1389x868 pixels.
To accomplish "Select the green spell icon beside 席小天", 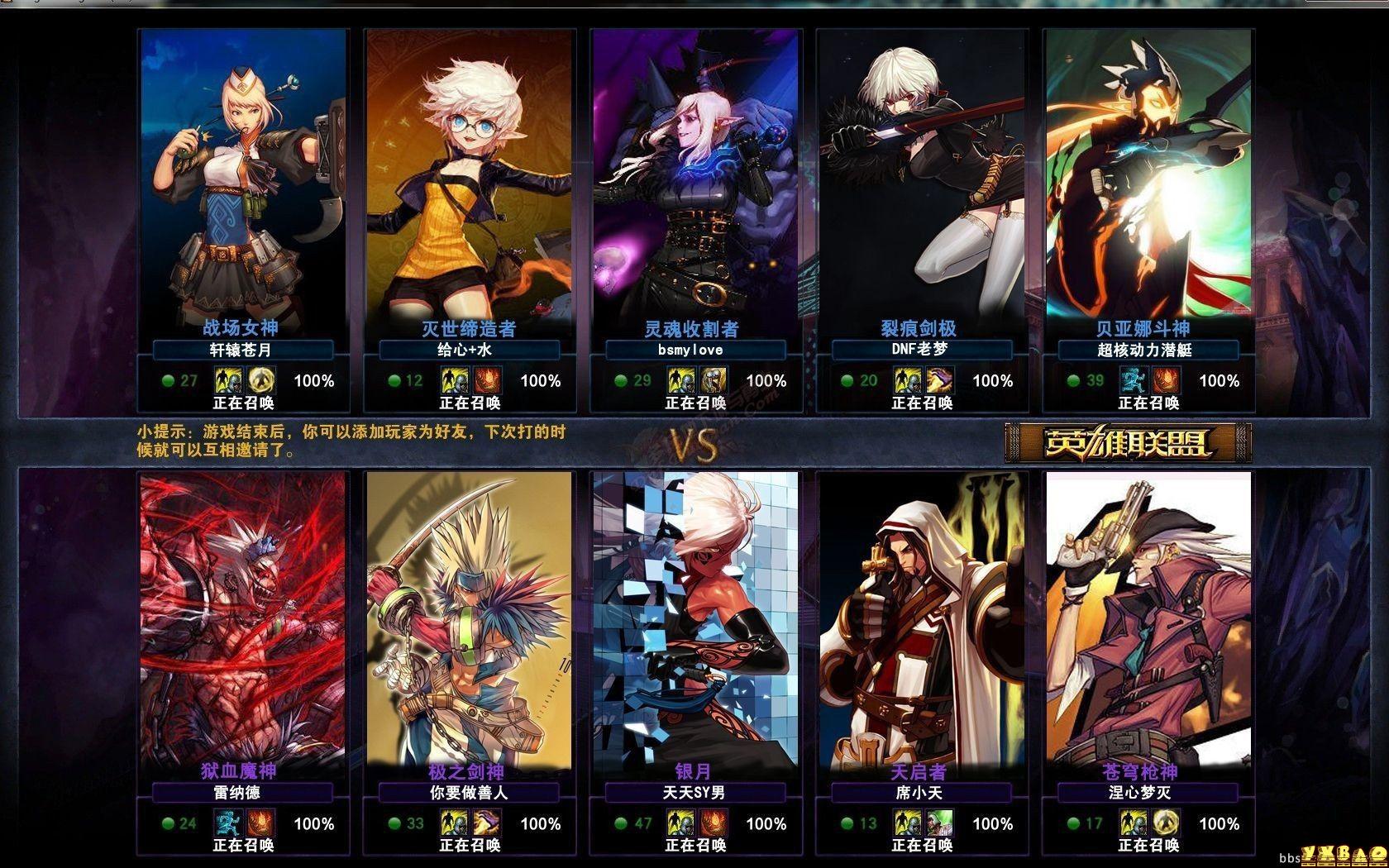I will click(939, 823).
